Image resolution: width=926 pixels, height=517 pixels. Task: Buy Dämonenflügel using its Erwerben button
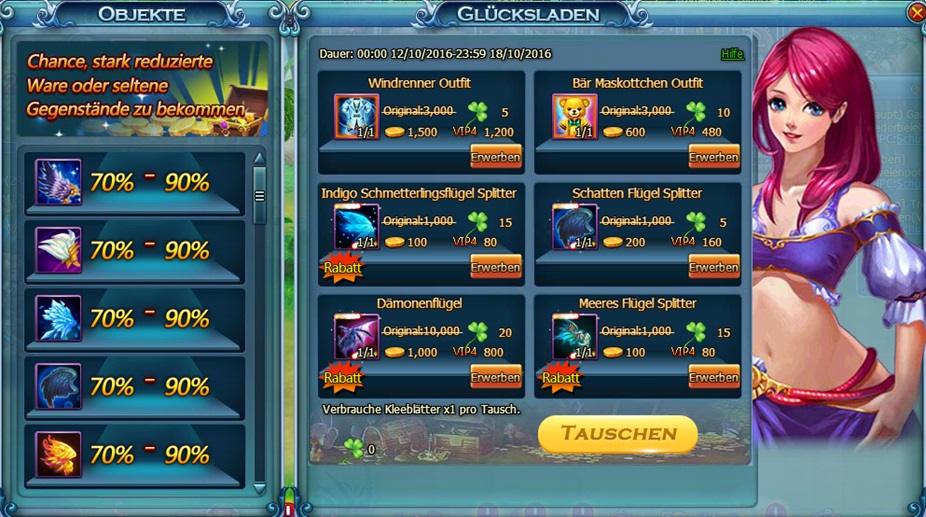(495, 377)
